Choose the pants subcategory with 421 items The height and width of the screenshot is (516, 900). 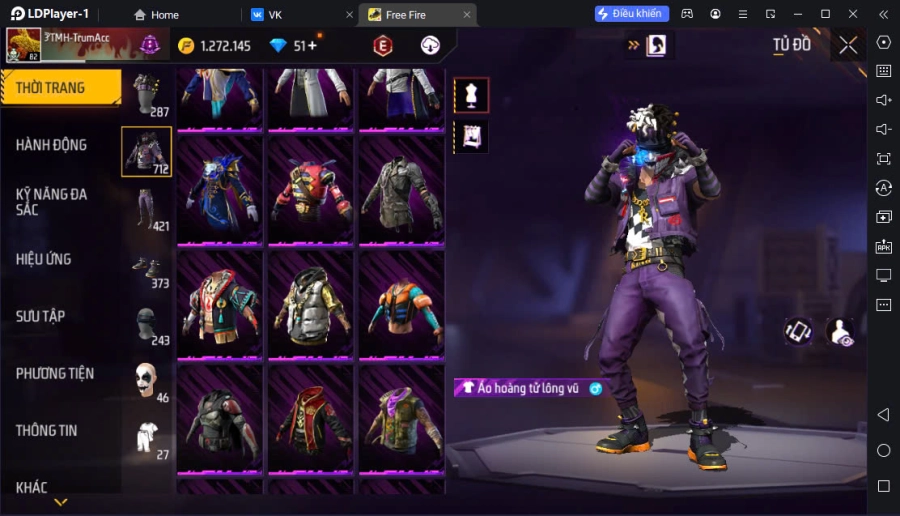point(147,209)
